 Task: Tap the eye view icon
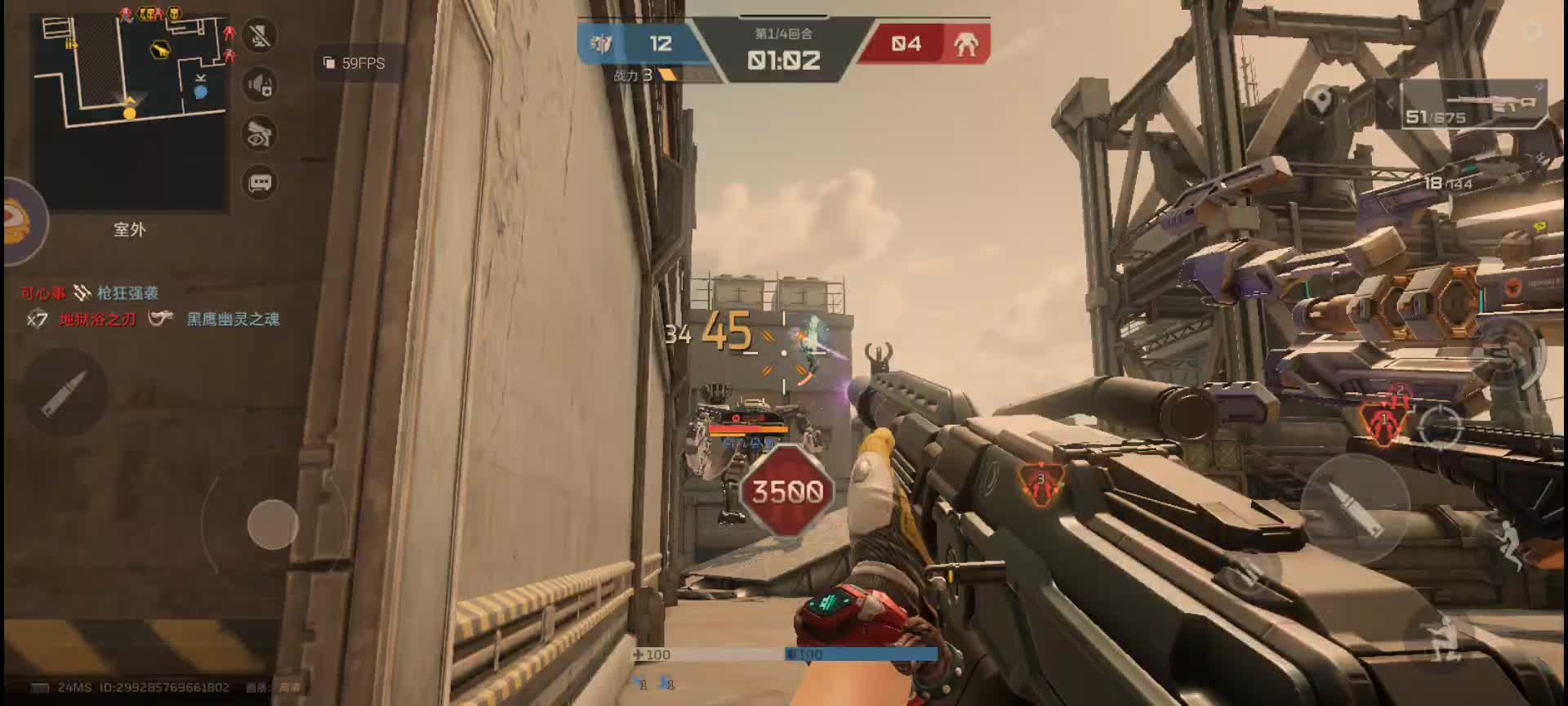point(261,134)
